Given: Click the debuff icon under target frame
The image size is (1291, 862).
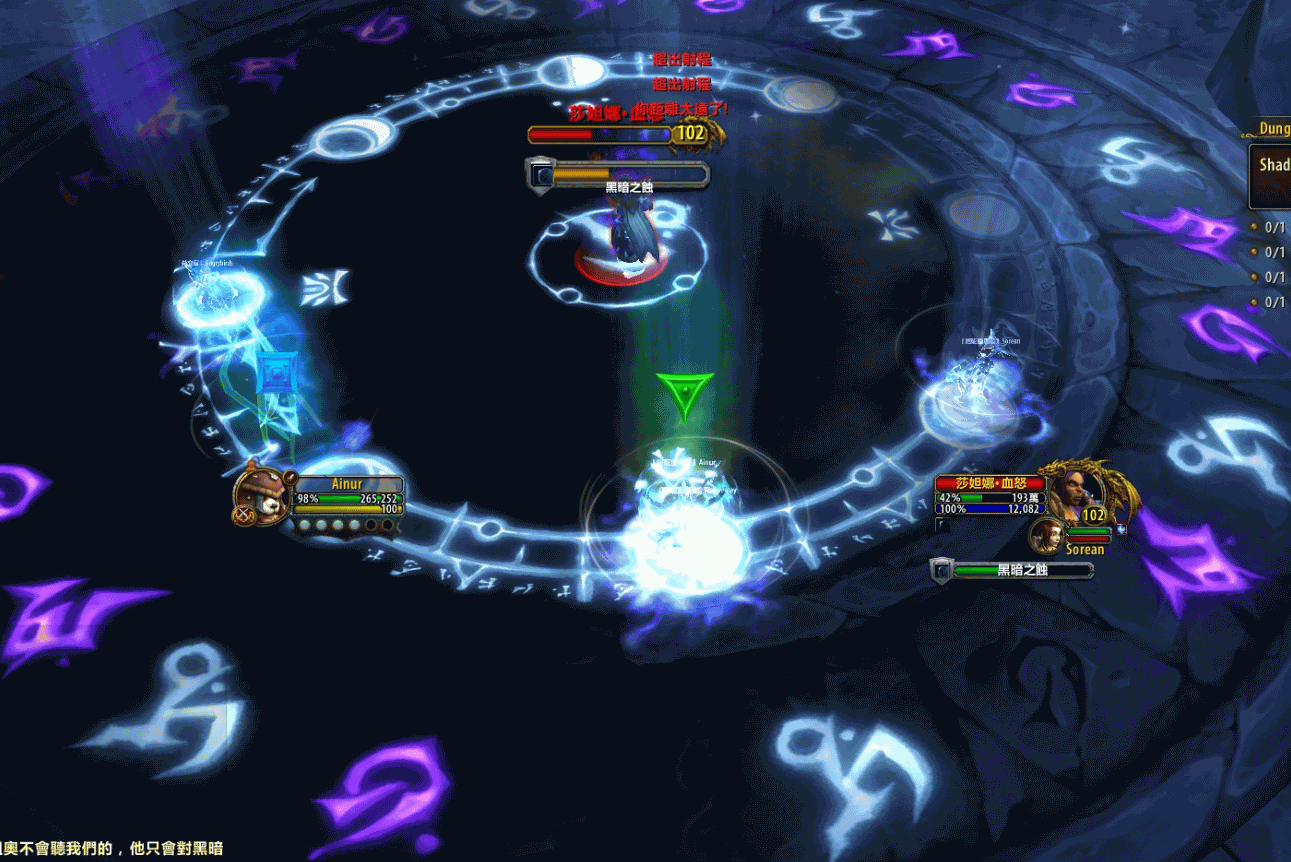Looking at the screenshot, I should tap(939, 524).
